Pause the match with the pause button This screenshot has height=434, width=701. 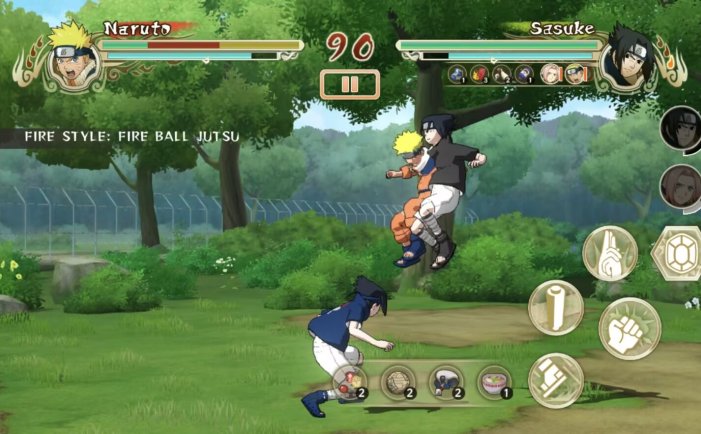tap(349, 84)
